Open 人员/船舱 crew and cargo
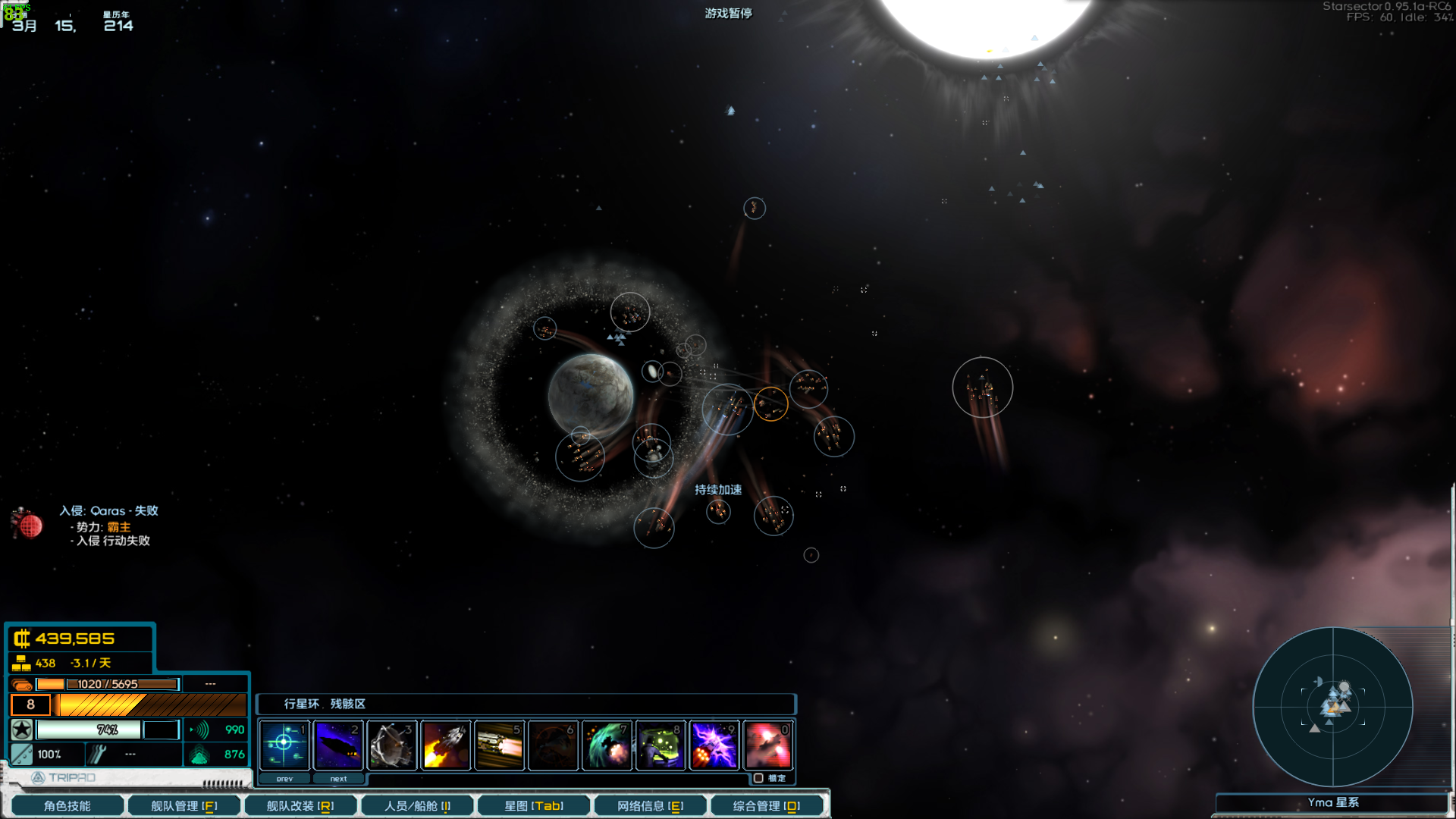1456x819 pixels. (x=417, y=805)
